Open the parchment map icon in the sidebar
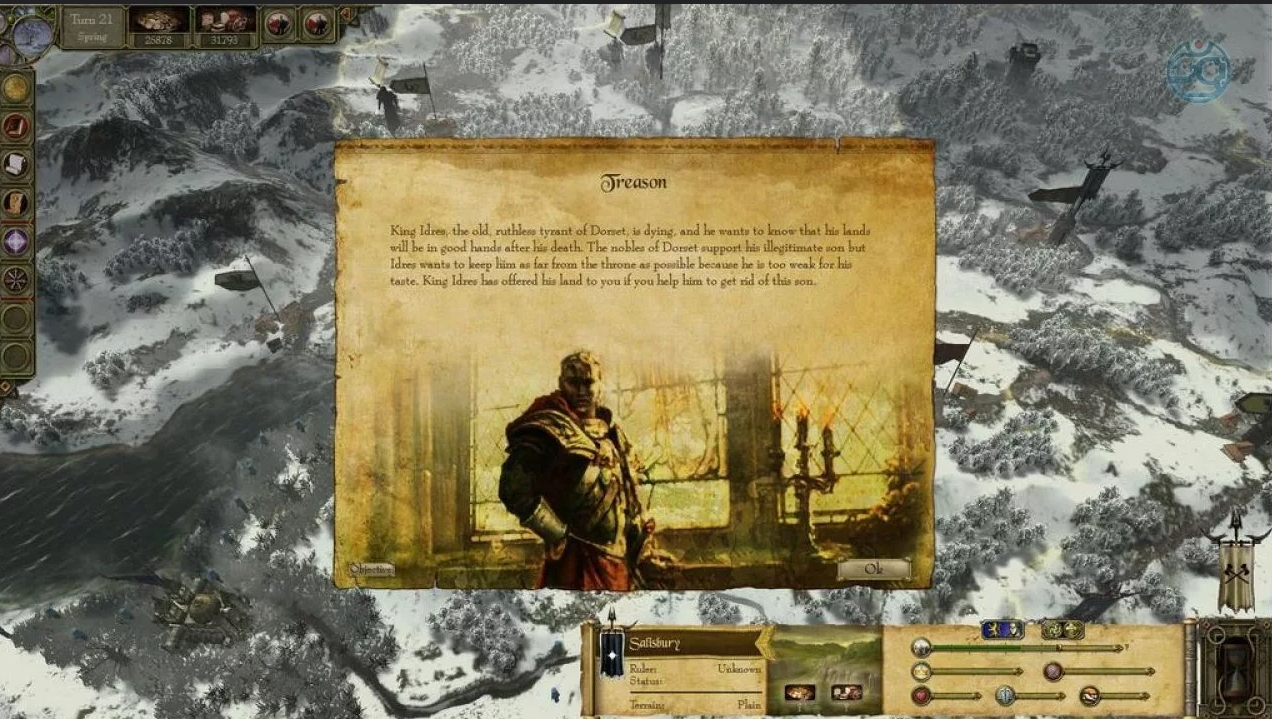This screenshot has width=1272, height=719. click(x=15, y=203)
